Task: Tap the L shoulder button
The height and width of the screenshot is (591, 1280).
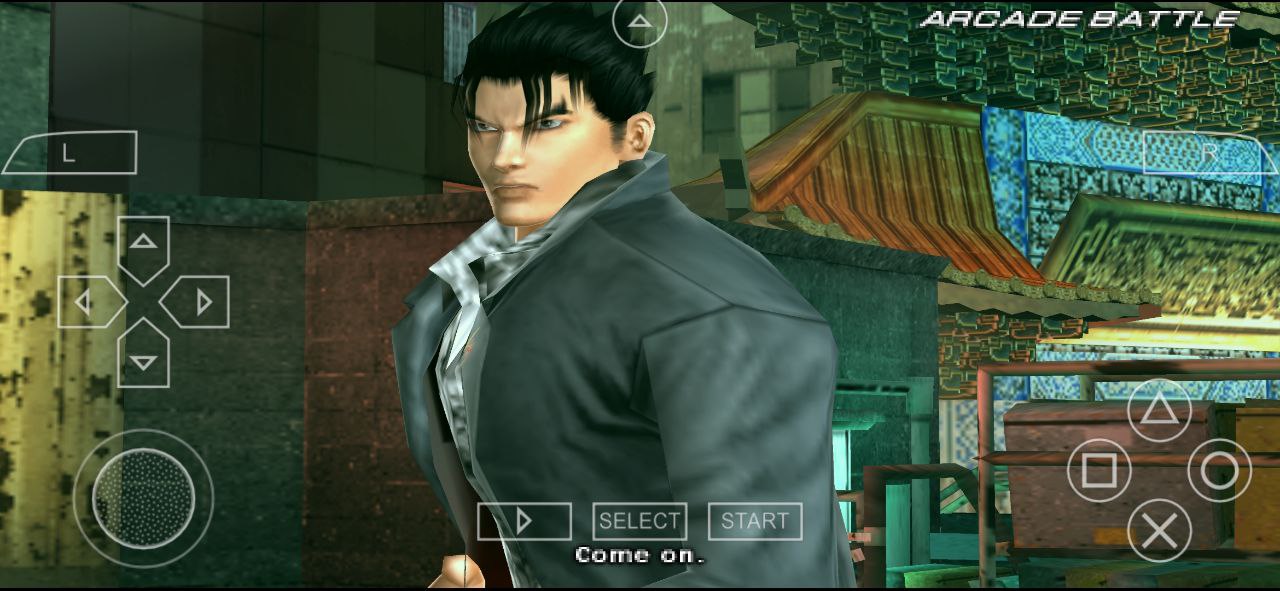Action: [70, 153]
